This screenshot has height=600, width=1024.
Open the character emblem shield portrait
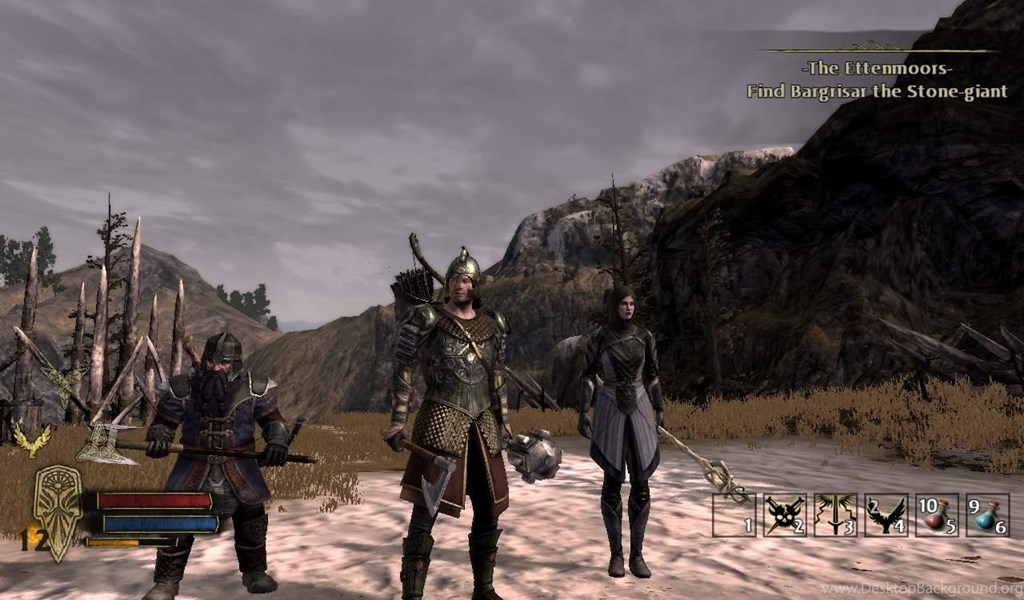point(58,510)
